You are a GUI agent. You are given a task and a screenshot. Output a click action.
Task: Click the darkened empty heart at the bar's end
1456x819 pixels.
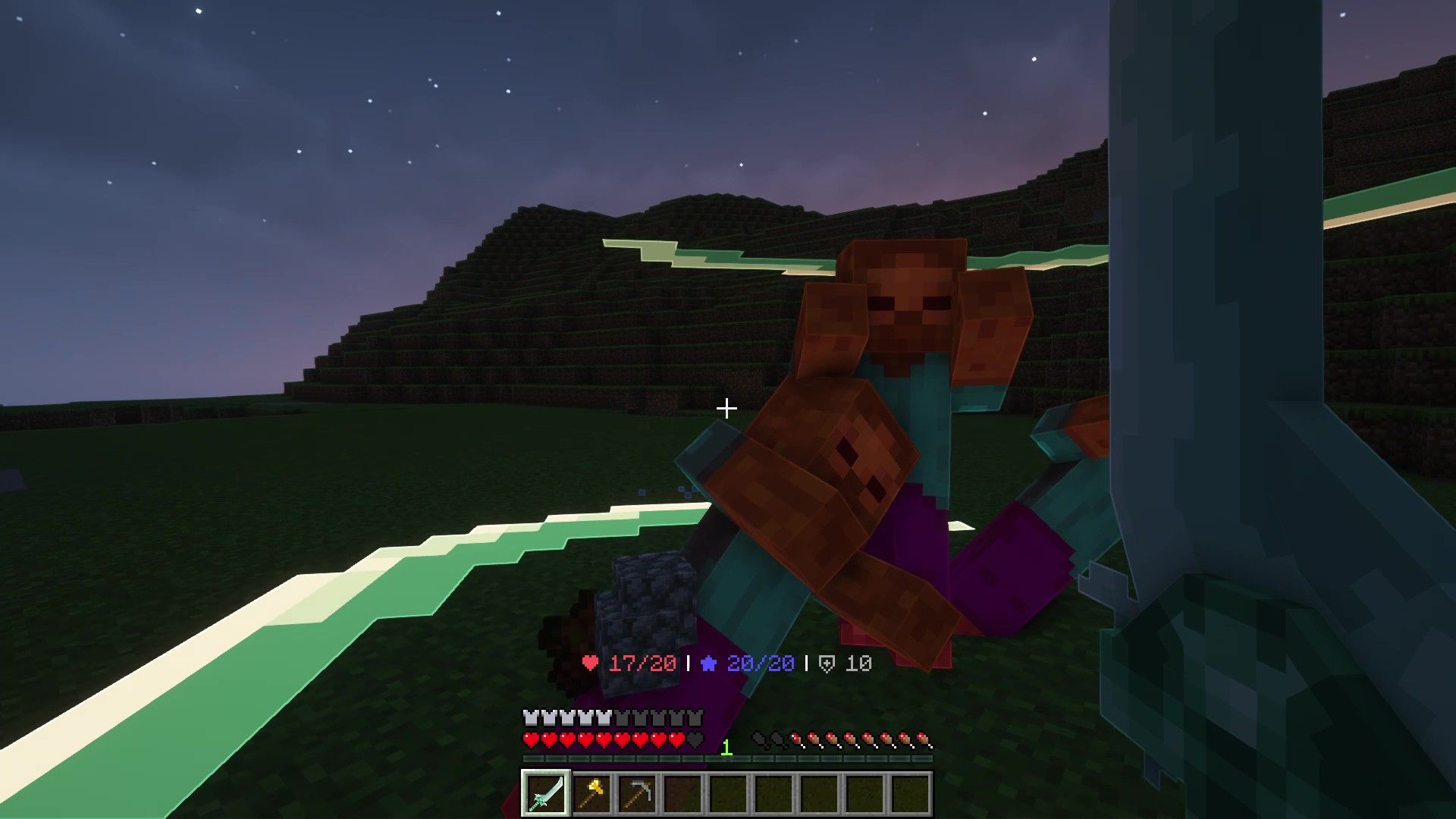(695, 739)
